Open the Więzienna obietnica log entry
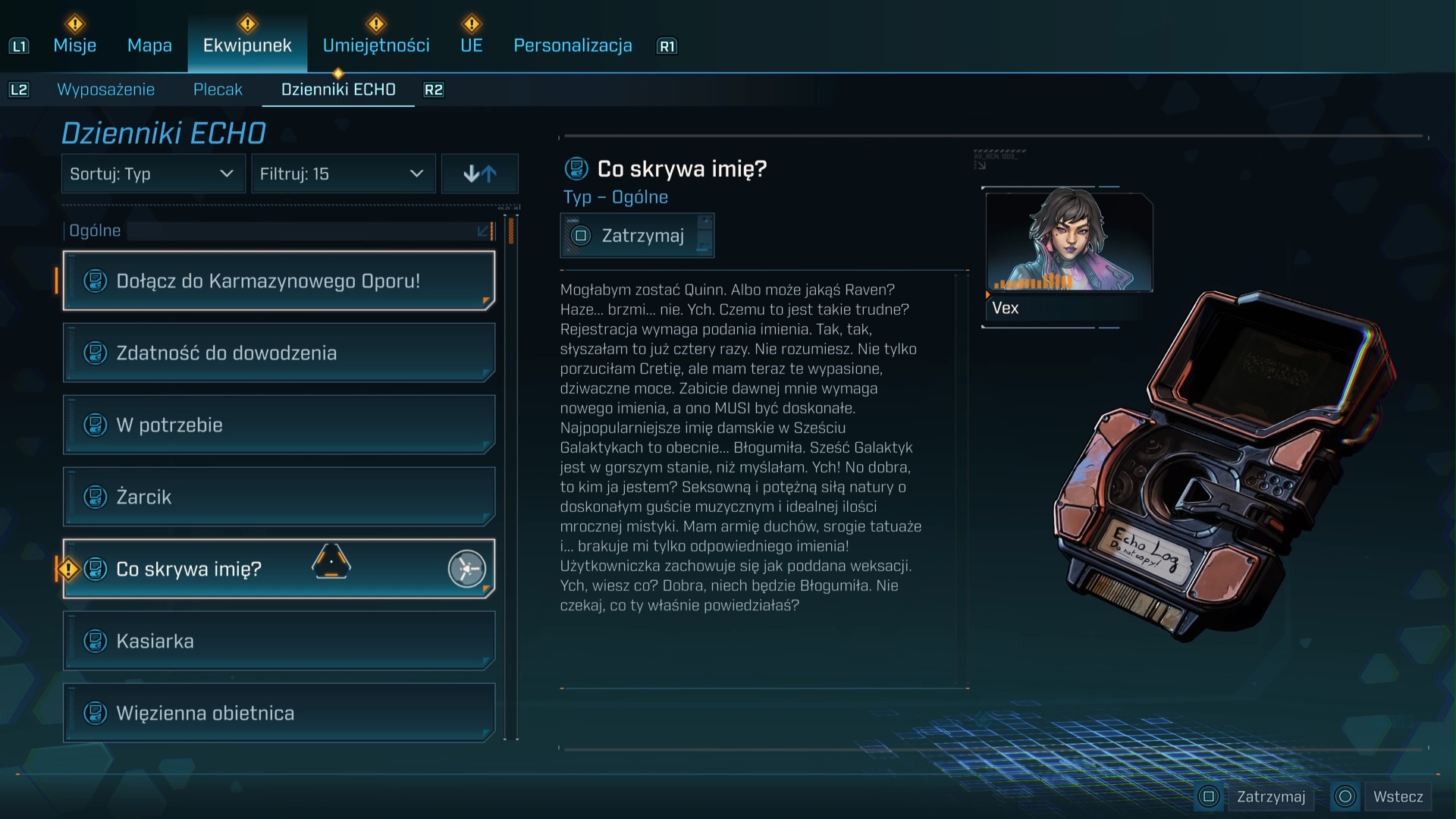Screen dimensions: 1456x819 [x=279, y=713]
